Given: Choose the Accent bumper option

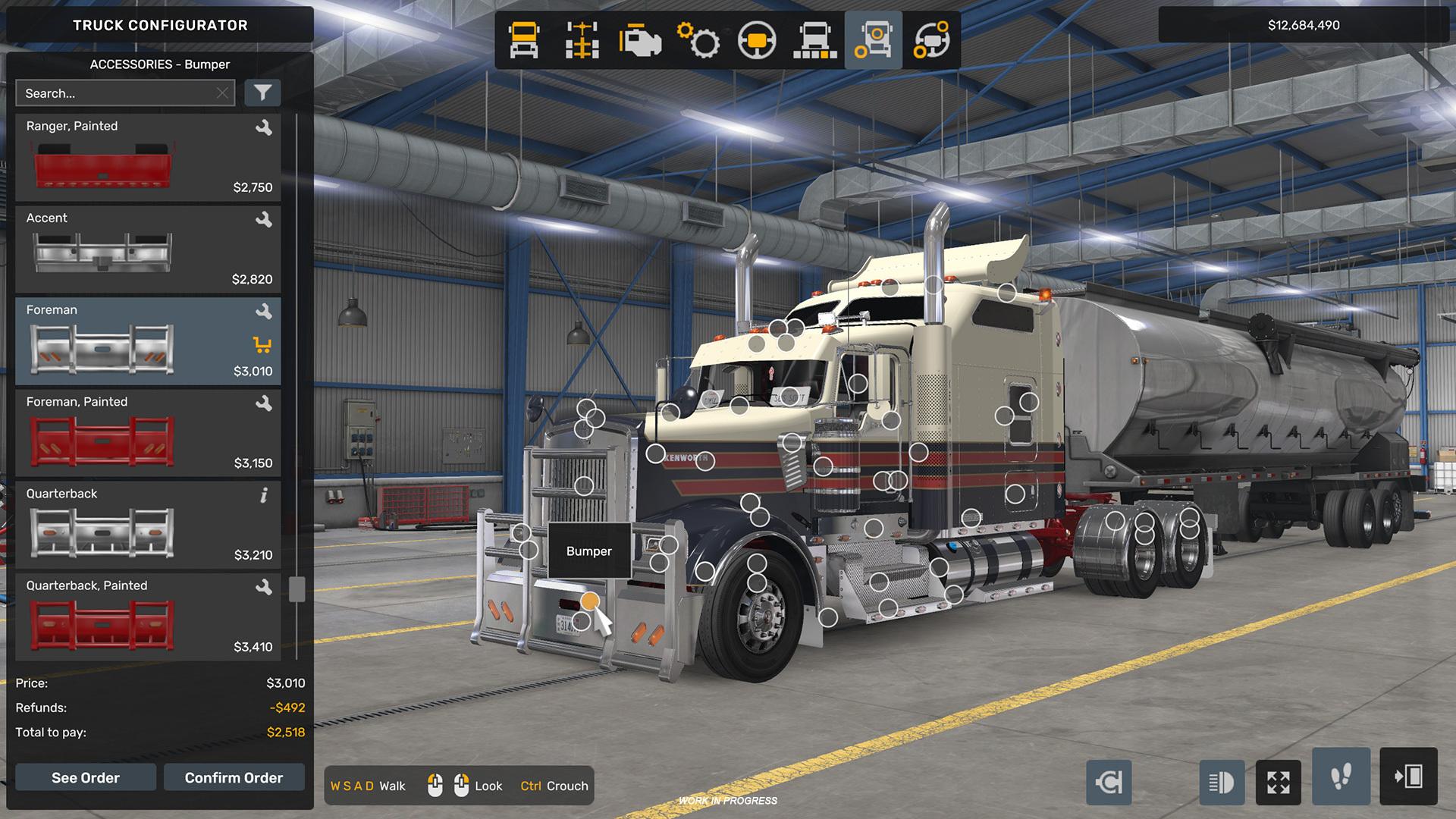Looking at the screenshot, I should (148, 249).
